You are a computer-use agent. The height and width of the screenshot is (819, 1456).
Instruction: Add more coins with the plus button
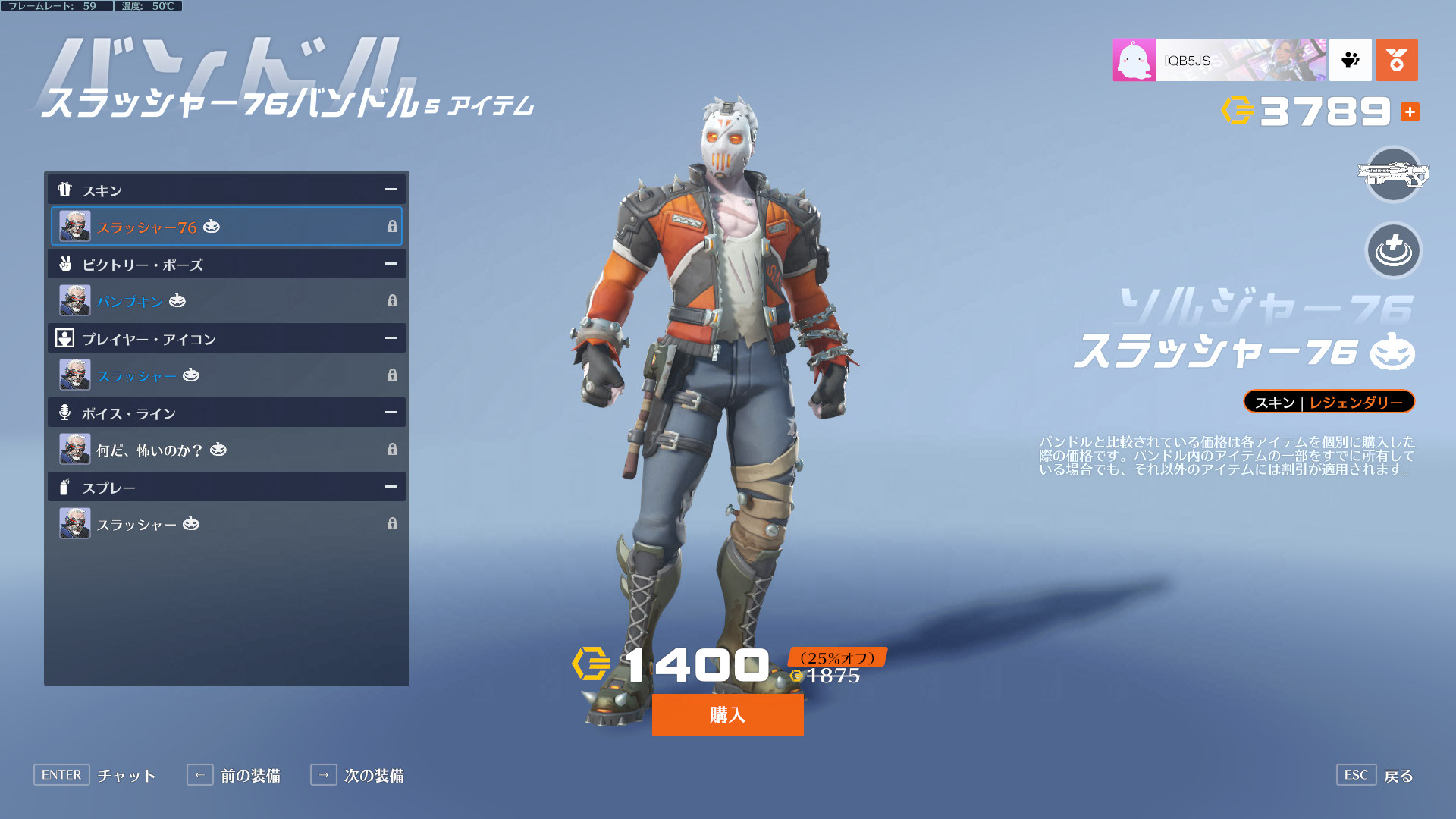[1410, 112]
